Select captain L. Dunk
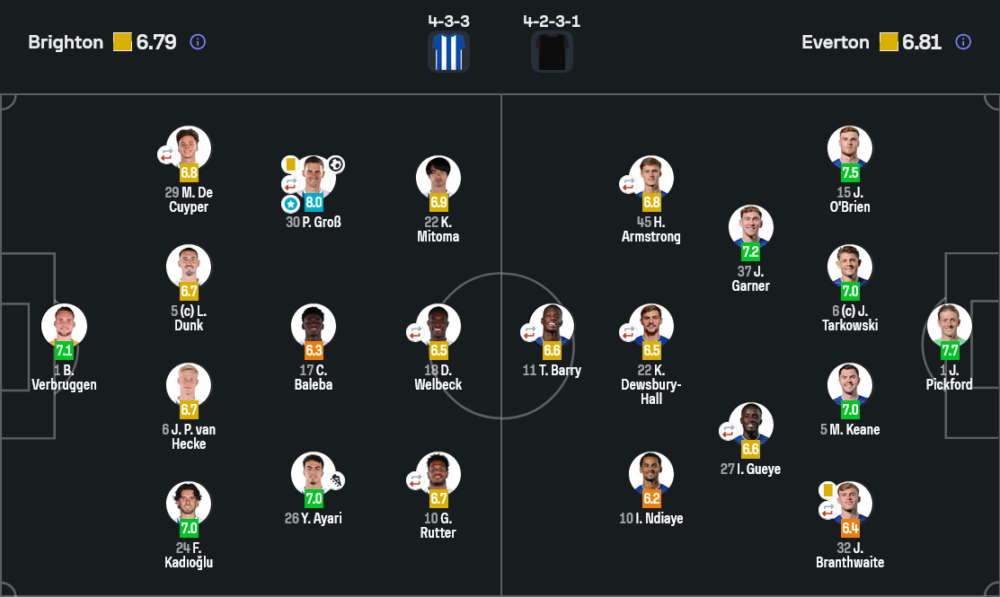 [189, 267]
